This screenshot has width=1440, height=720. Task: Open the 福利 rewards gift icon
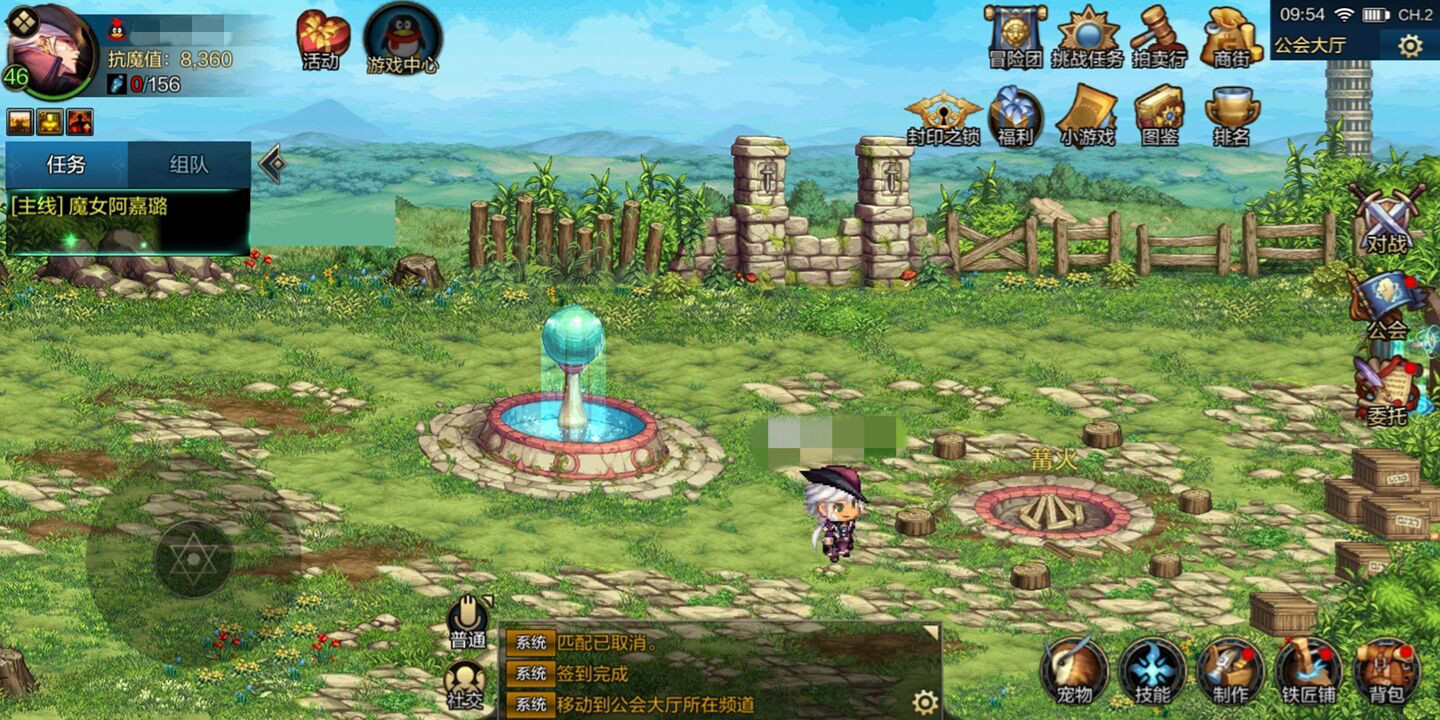point(1015,115)
